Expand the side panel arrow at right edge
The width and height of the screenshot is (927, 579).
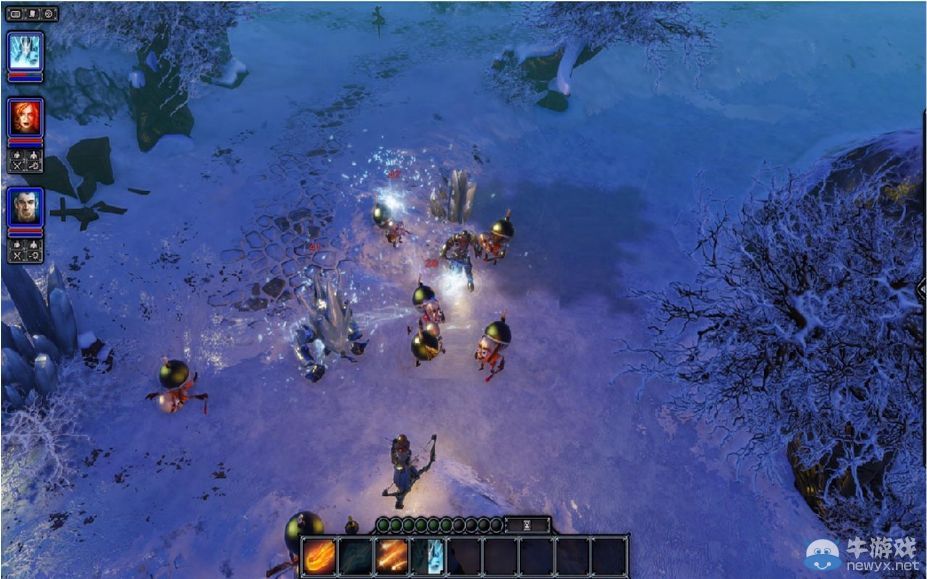[921, 288]
